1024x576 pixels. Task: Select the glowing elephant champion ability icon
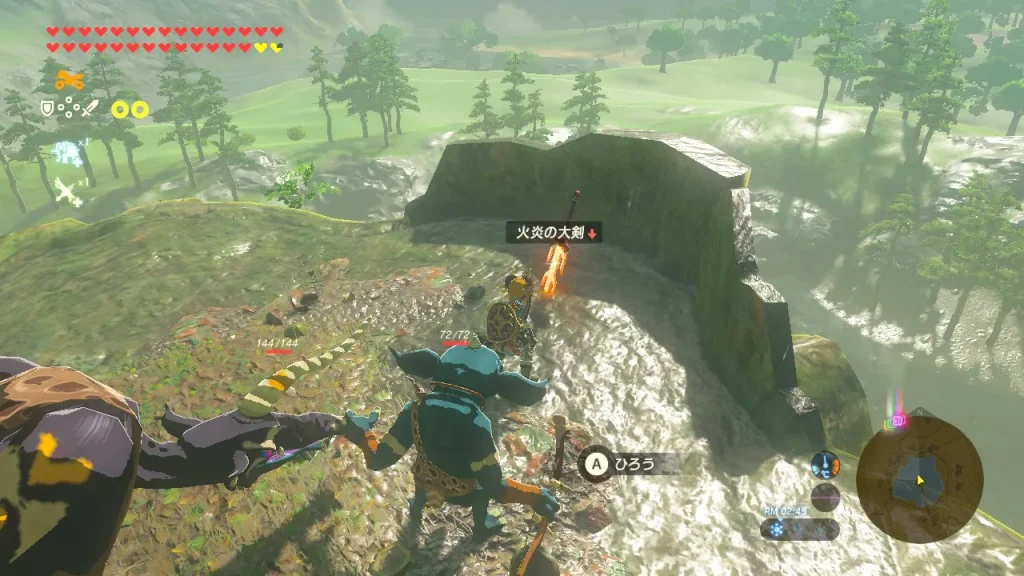tap(67, 153)
